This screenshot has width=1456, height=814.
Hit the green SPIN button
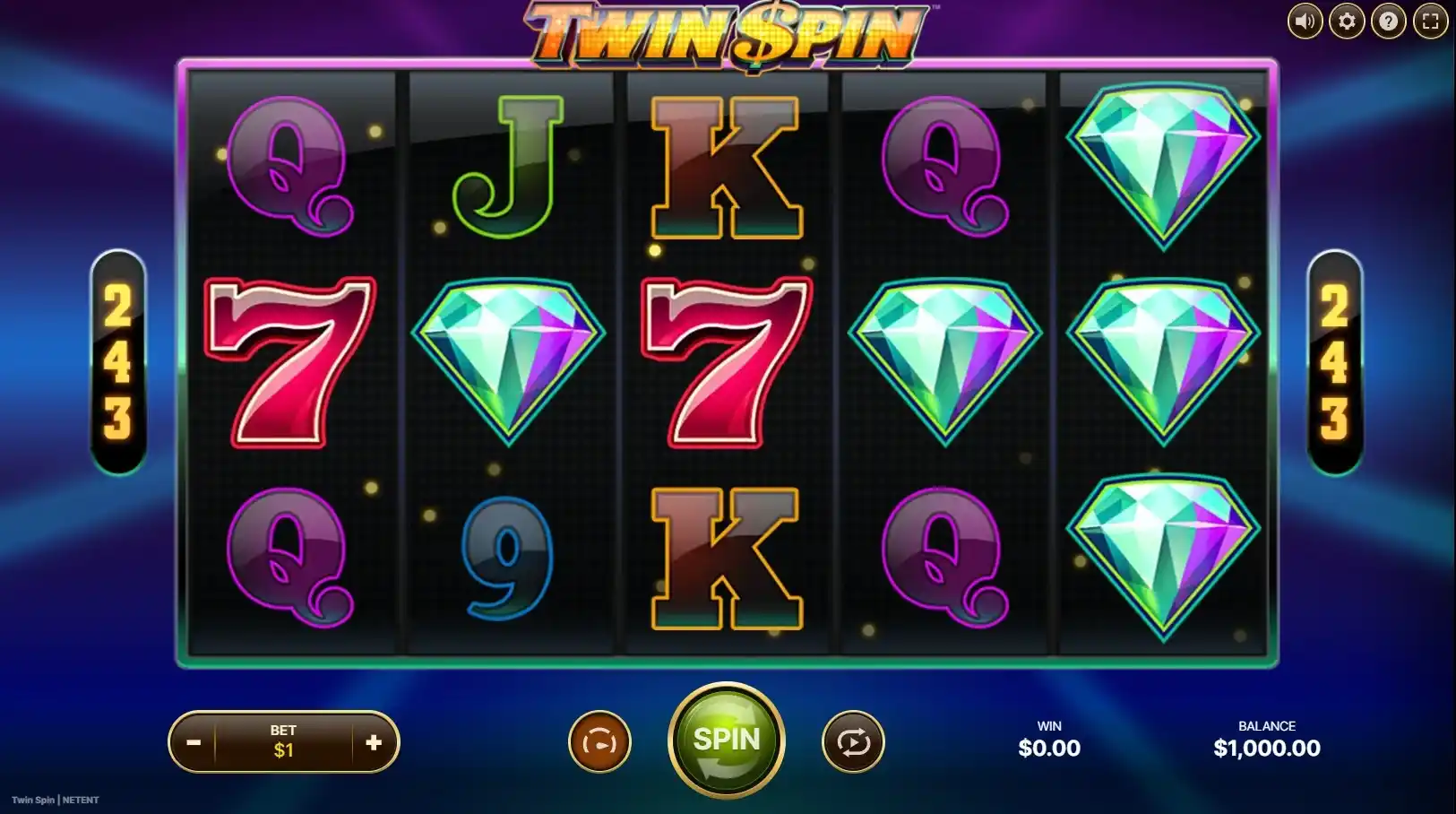click(727, 740)
